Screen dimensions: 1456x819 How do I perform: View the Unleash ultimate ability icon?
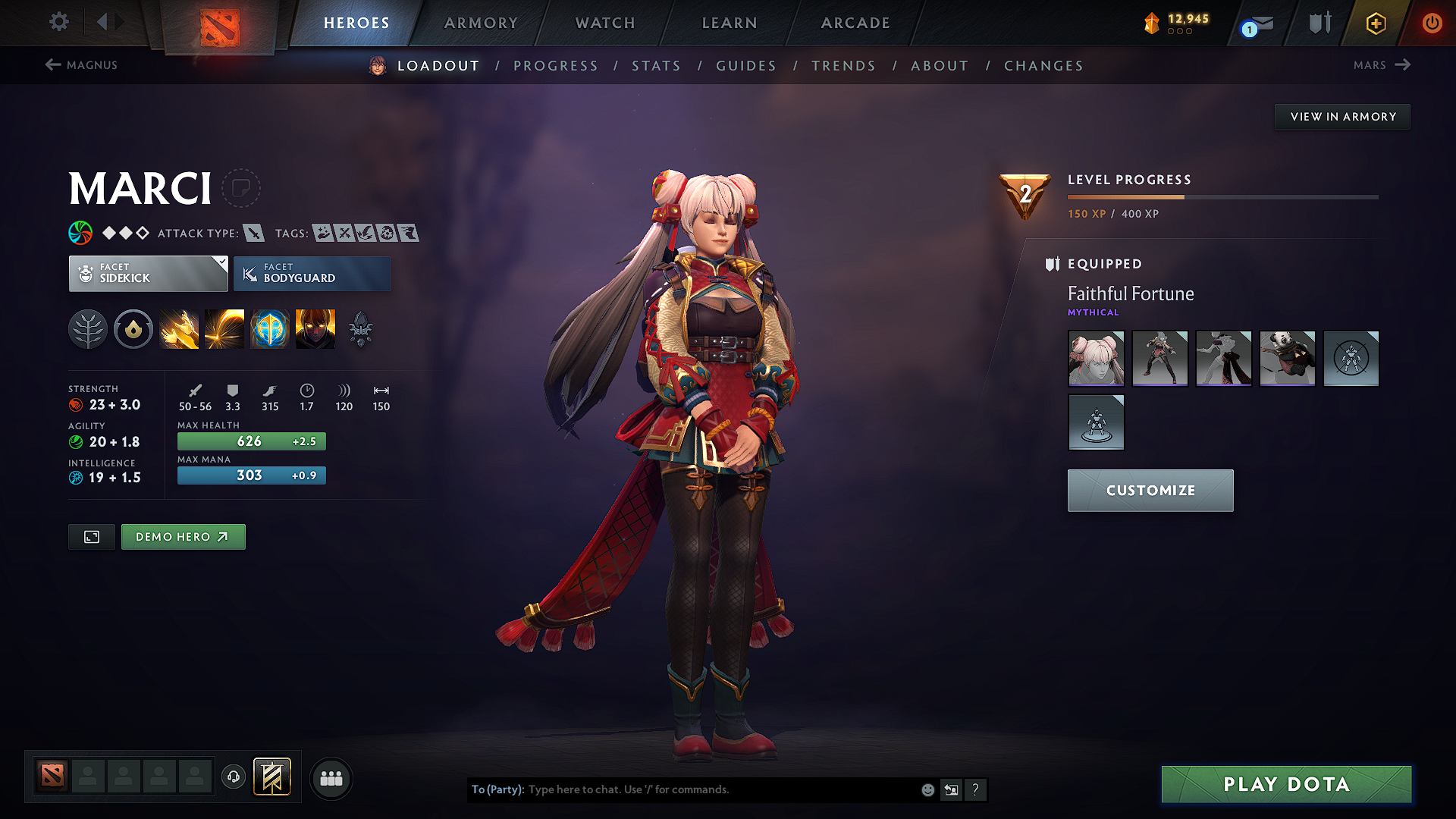[x=315, y=328]
